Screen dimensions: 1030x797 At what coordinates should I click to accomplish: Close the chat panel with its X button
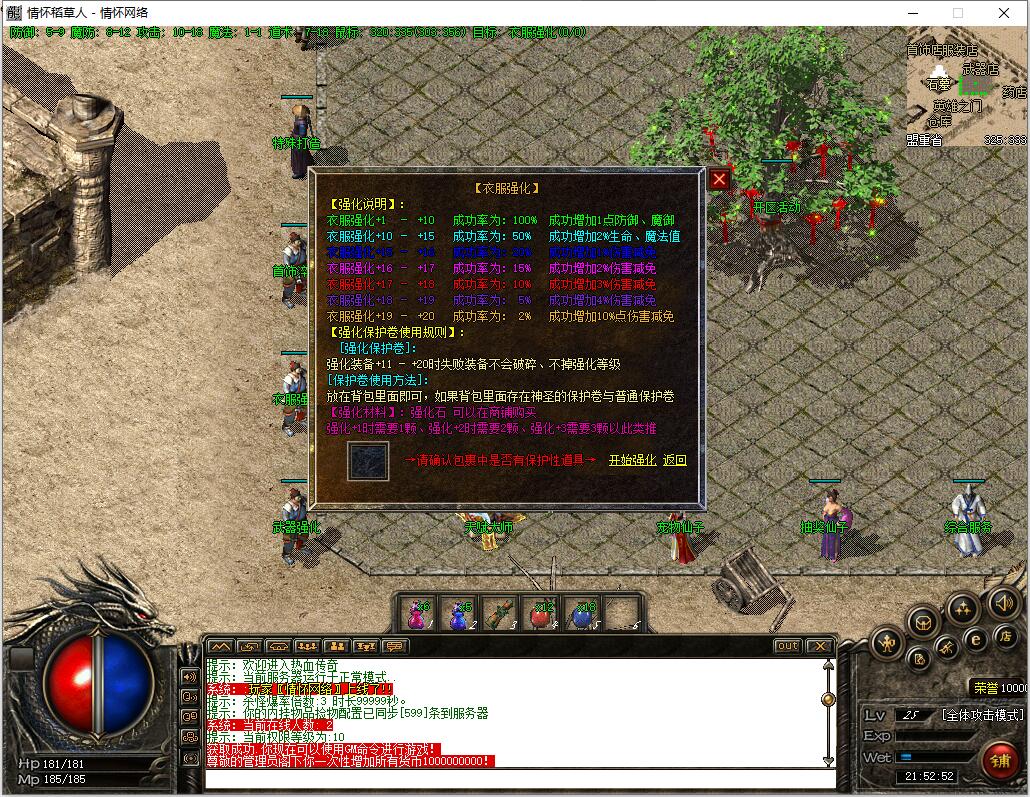point(819,646)
